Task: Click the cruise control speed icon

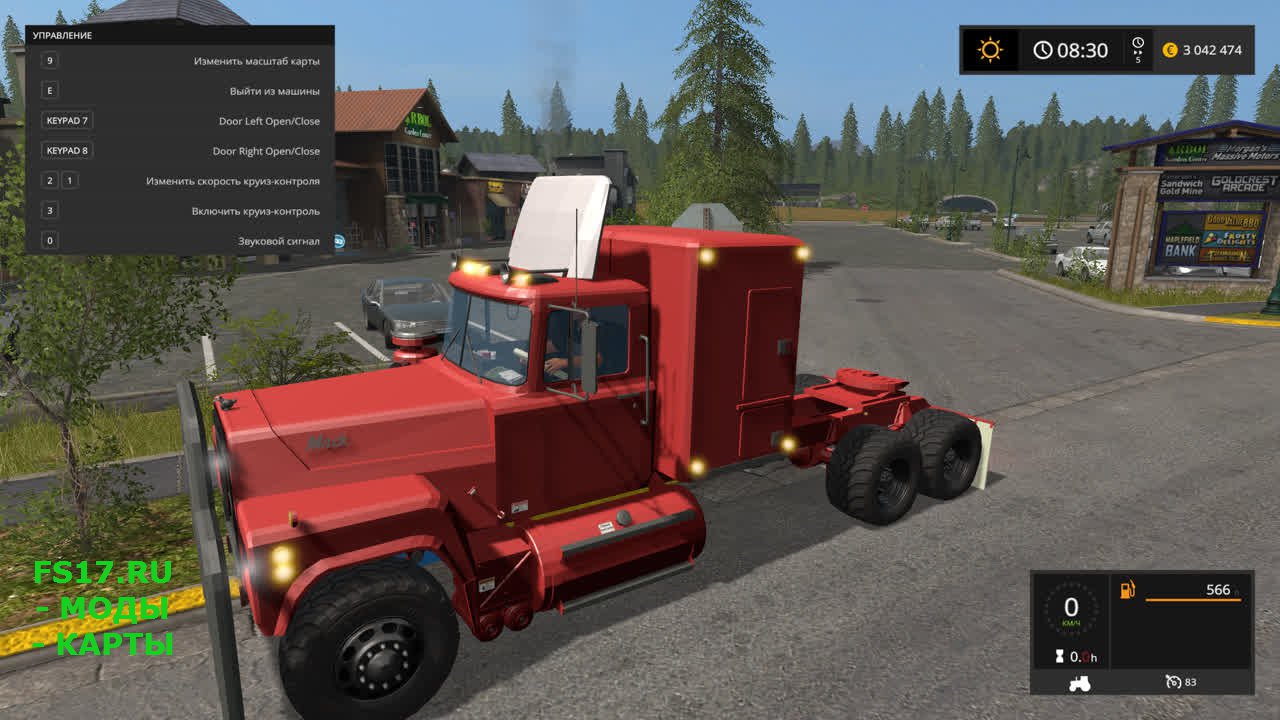Action: tap(1173, 682)
